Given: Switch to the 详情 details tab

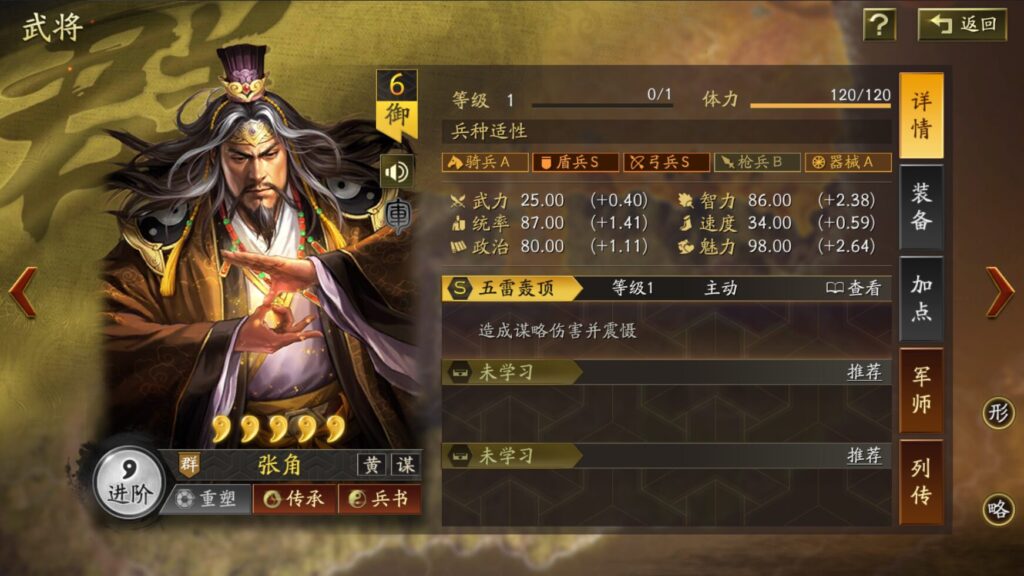Looking at the screenshot, I should point(920,116).
